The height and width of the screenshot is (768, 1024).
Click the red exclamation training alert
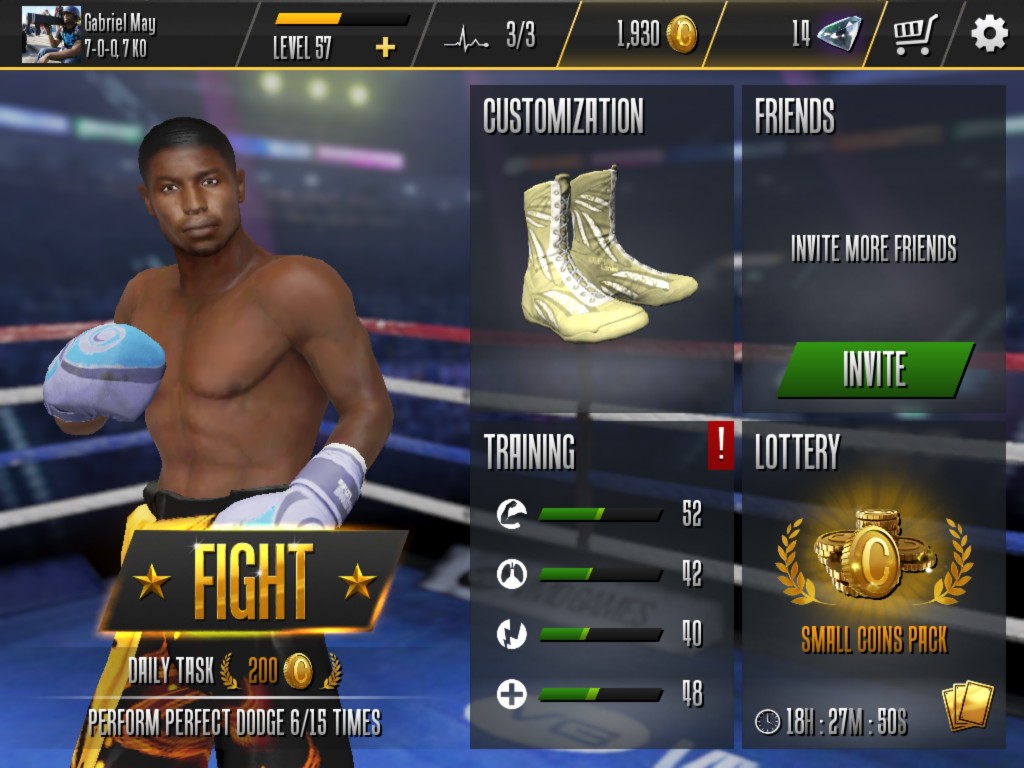[x=720, y=445]
